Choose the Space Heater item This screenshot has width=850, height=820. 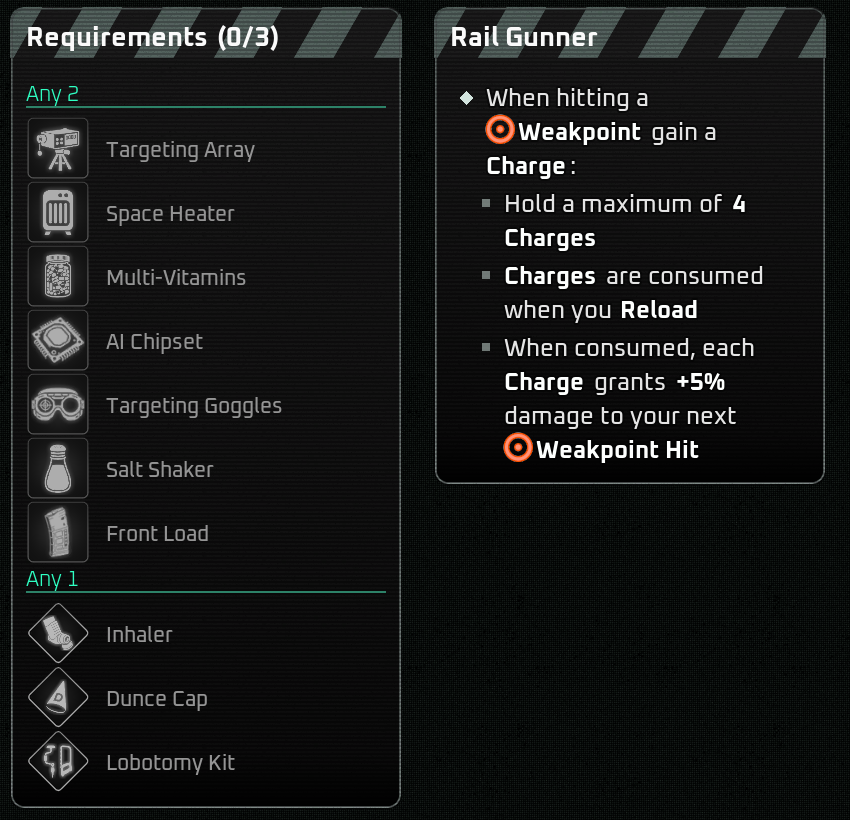click(170, 214)
